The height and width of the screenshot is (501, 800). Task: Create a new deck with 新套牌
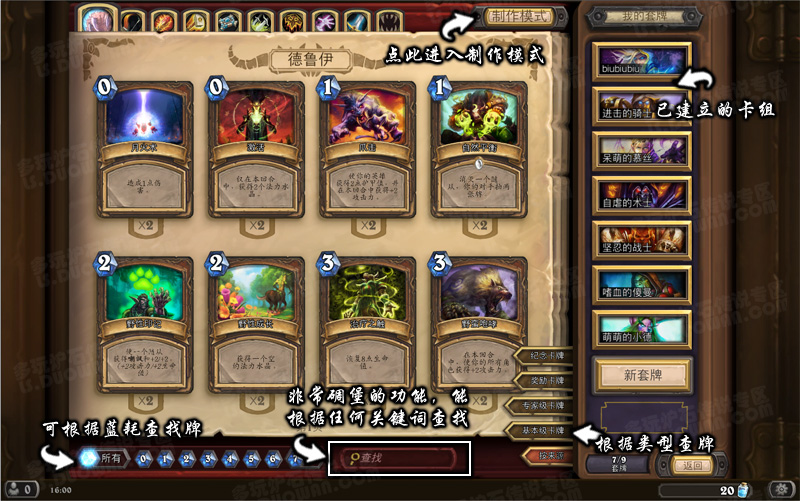pos(641,375)
